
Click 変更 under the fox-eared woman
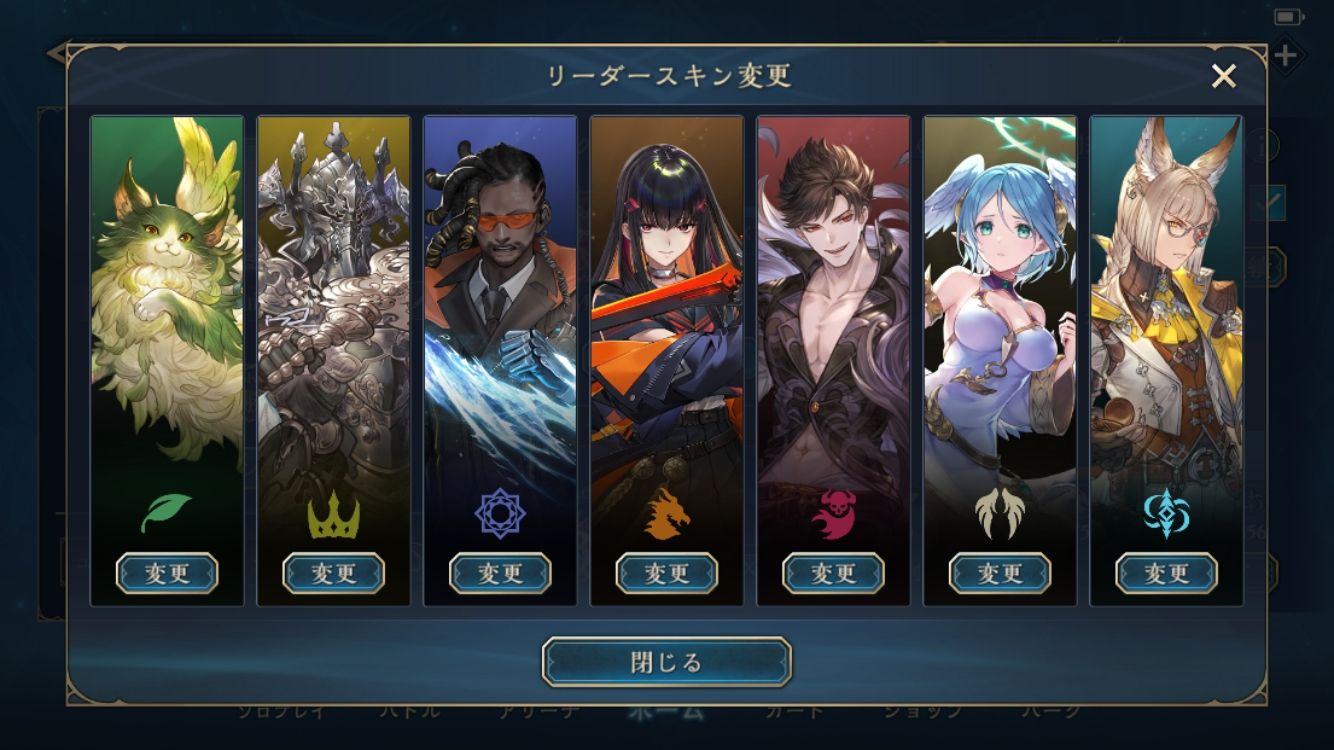click(x=1166, y=573)
